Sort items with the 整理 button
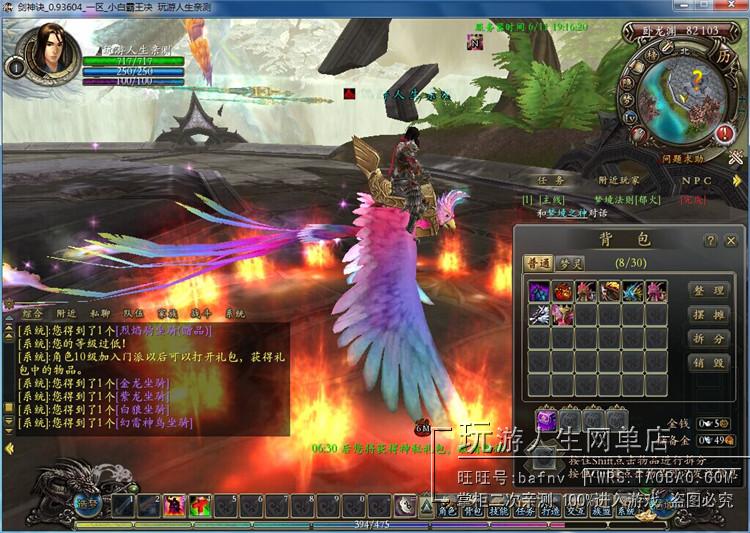This screenshot has width=750, height=533. click(x=709, y=291)
